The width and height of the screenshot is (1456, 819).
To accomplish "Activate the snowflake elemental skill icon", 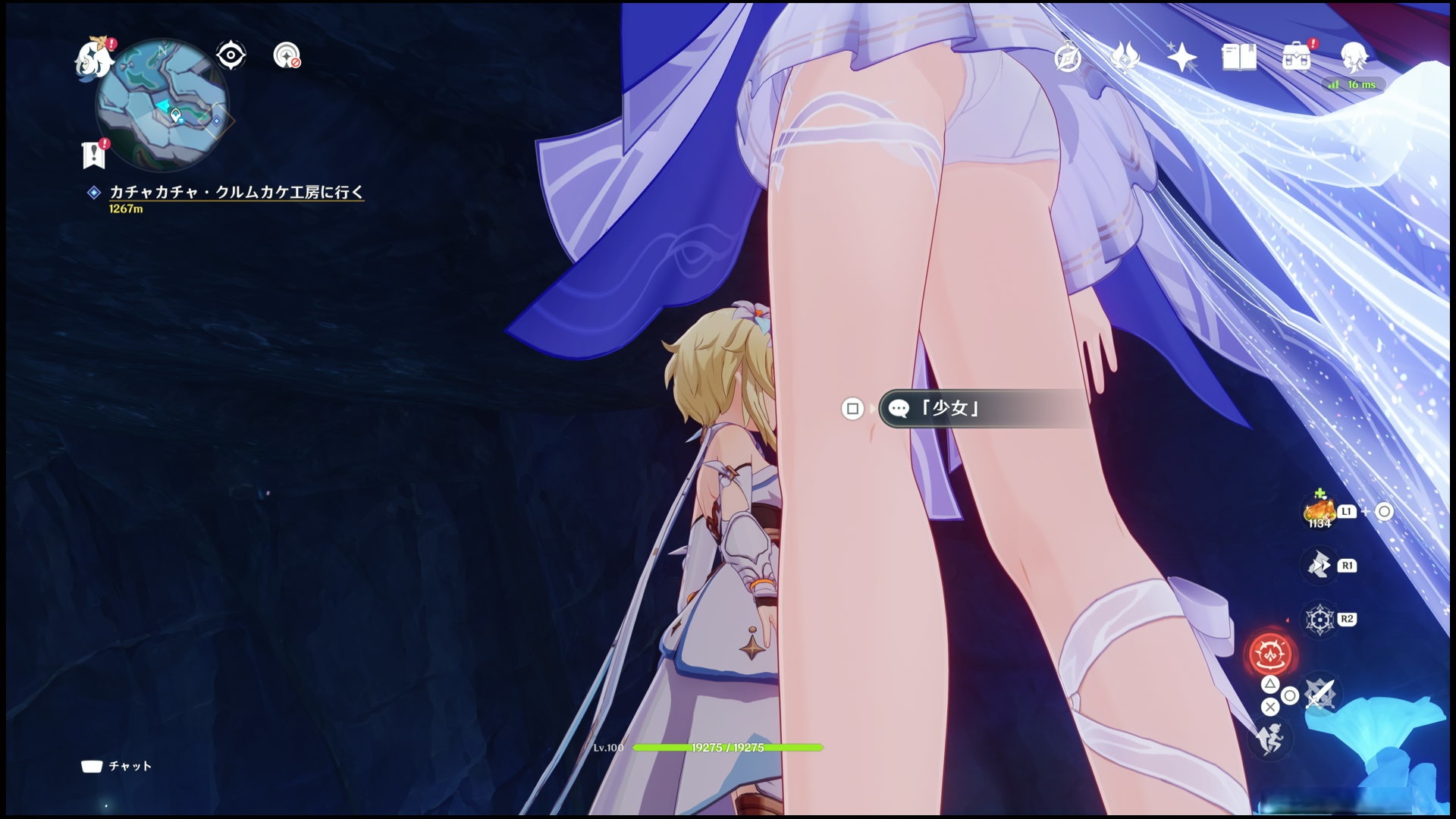I will (1319, 619).
